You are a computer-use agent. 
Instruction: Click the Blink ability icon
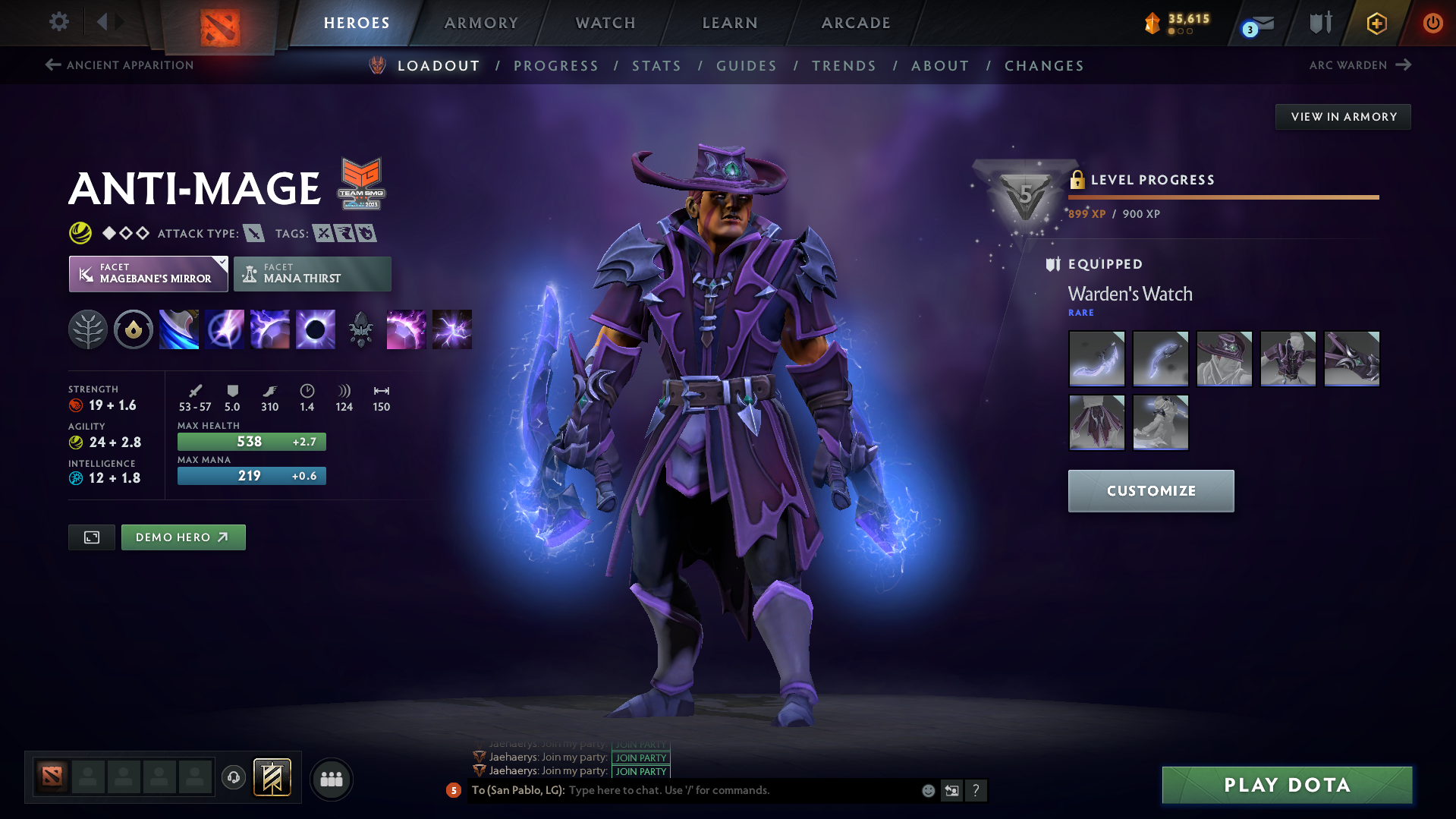225,329
